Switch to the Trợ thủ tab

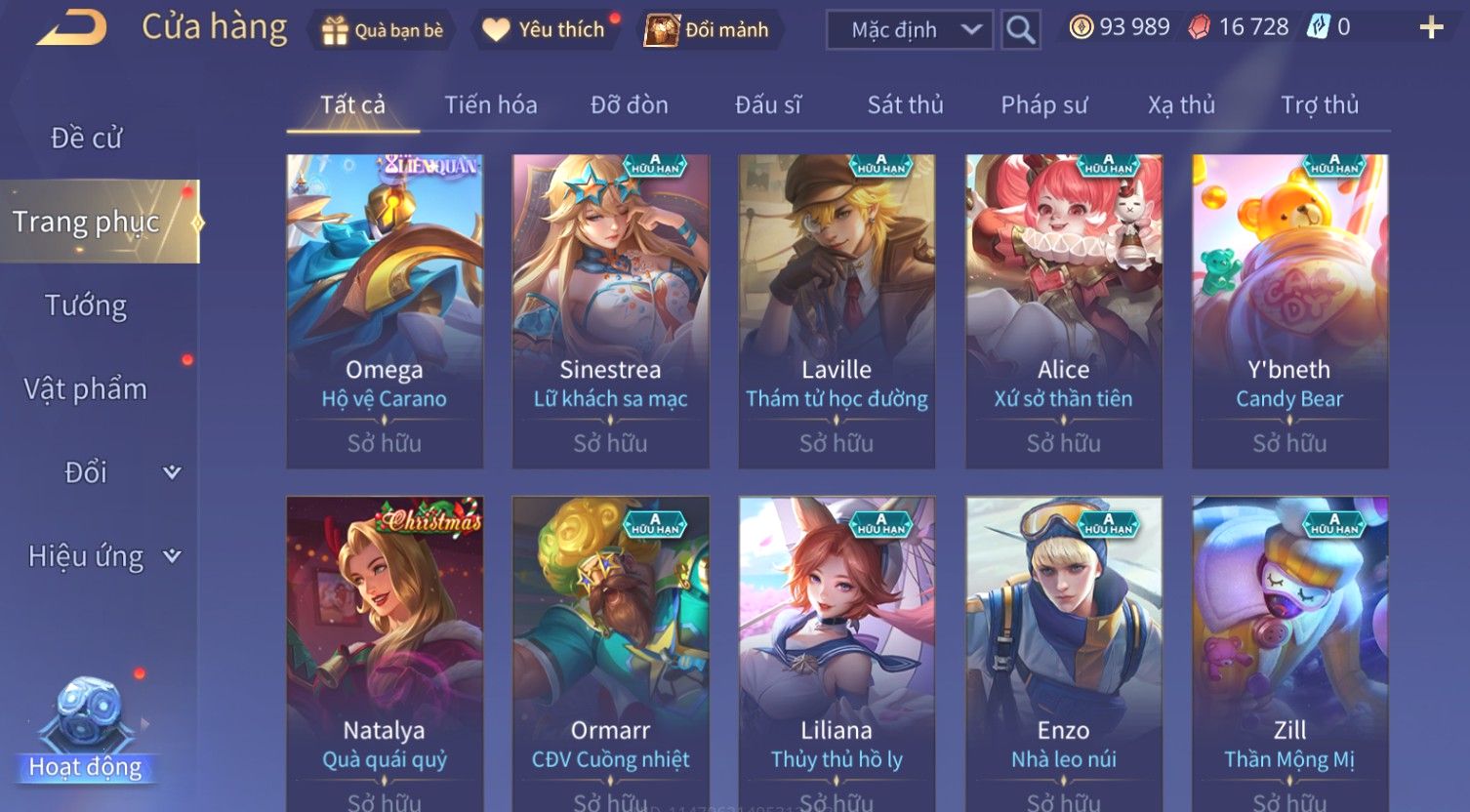pyautogui.click(x=1319, y=105)
